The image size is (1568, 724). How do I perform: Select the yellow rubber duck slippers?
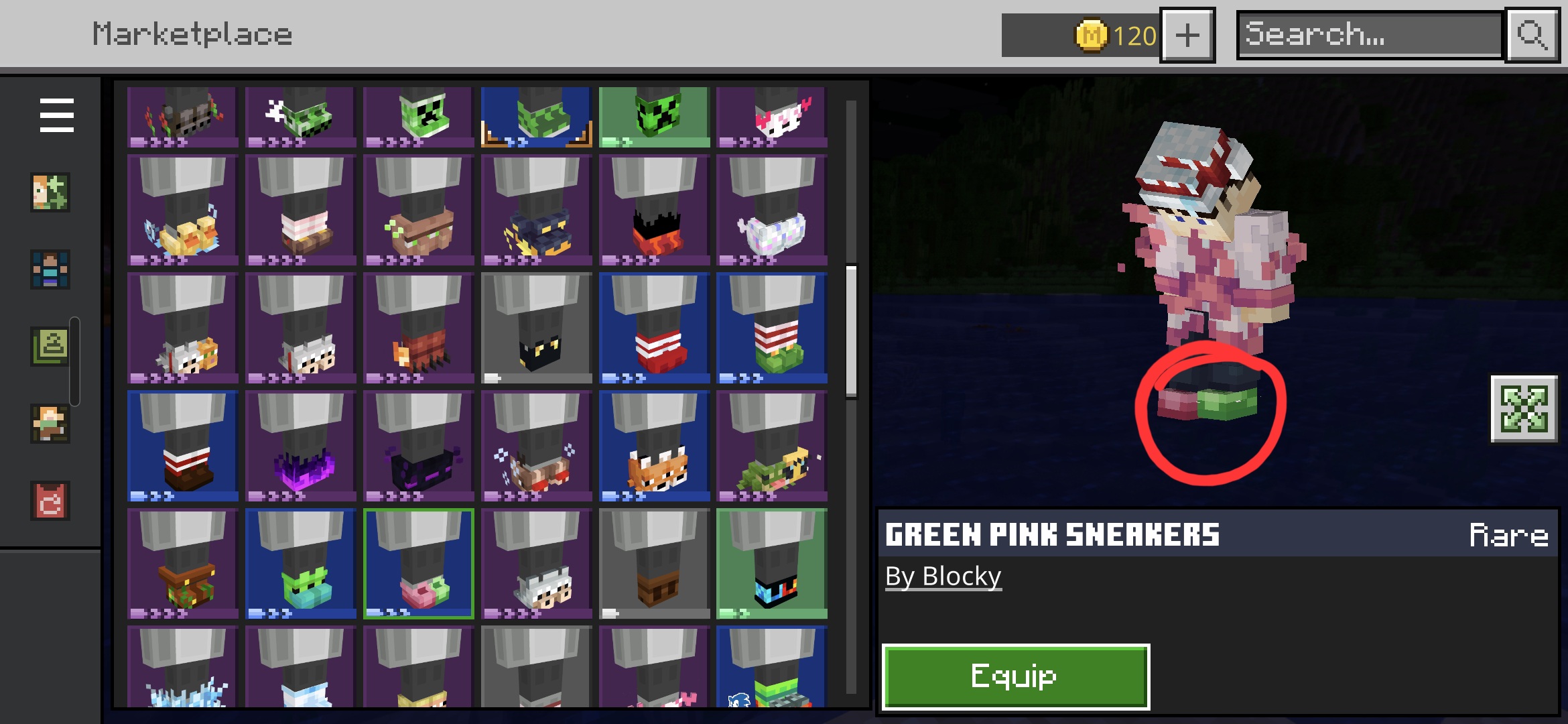pos(182,210)
